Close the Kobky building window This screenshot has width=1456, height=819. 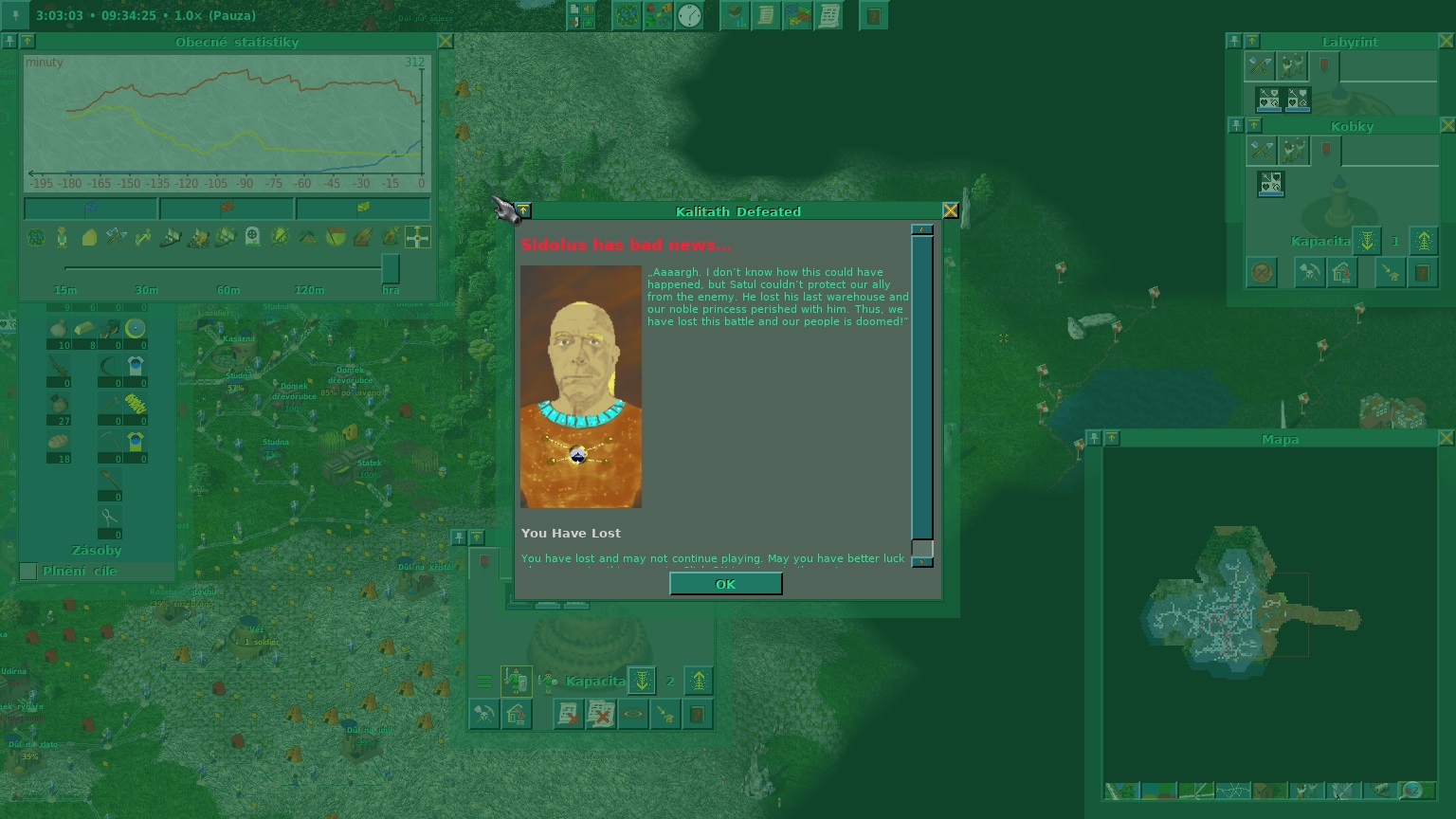pos(1447,125)
